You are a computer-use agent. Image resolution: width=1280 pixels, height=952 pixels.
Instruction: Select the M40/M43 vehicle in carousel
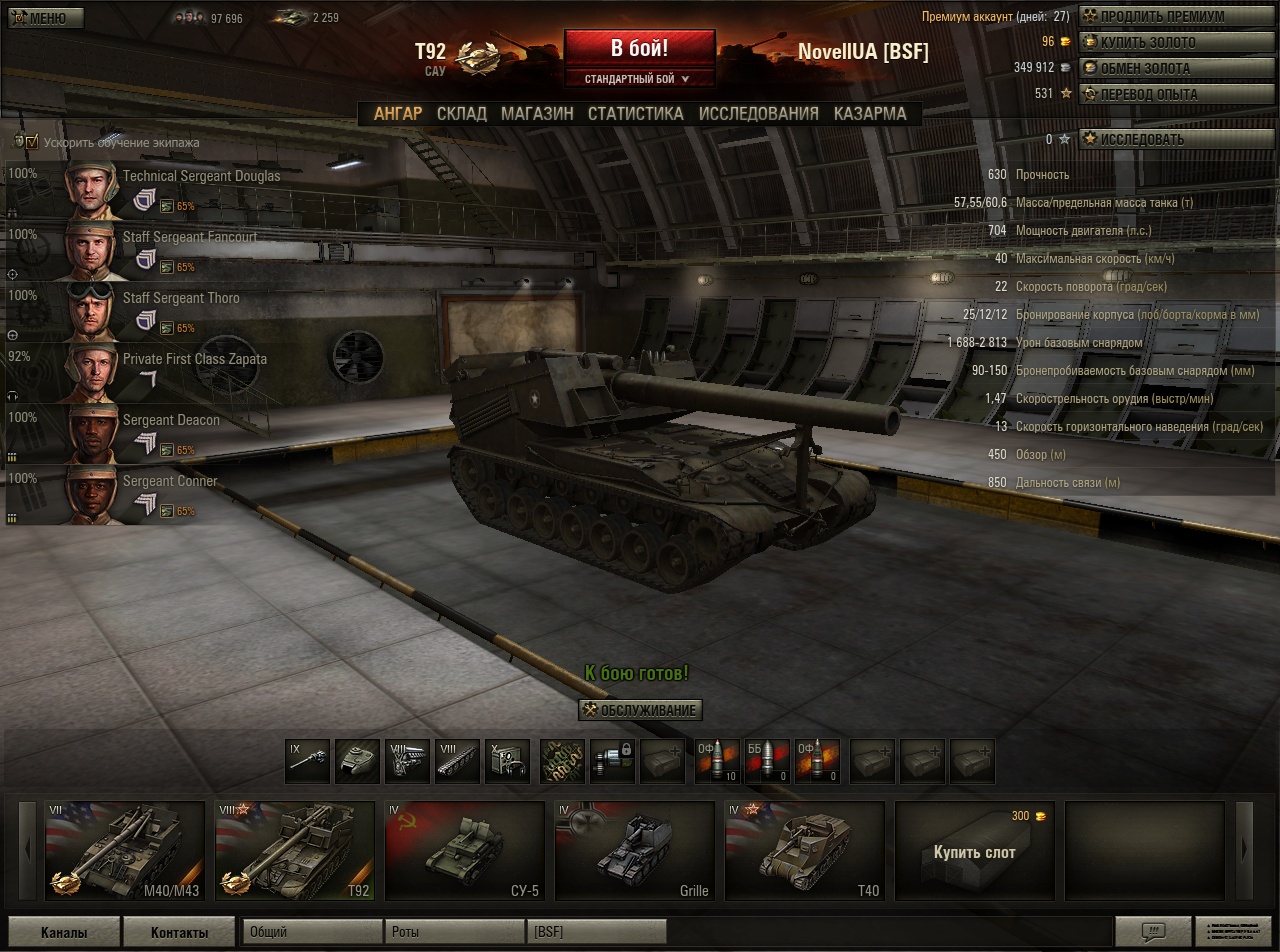pos(124,850)
